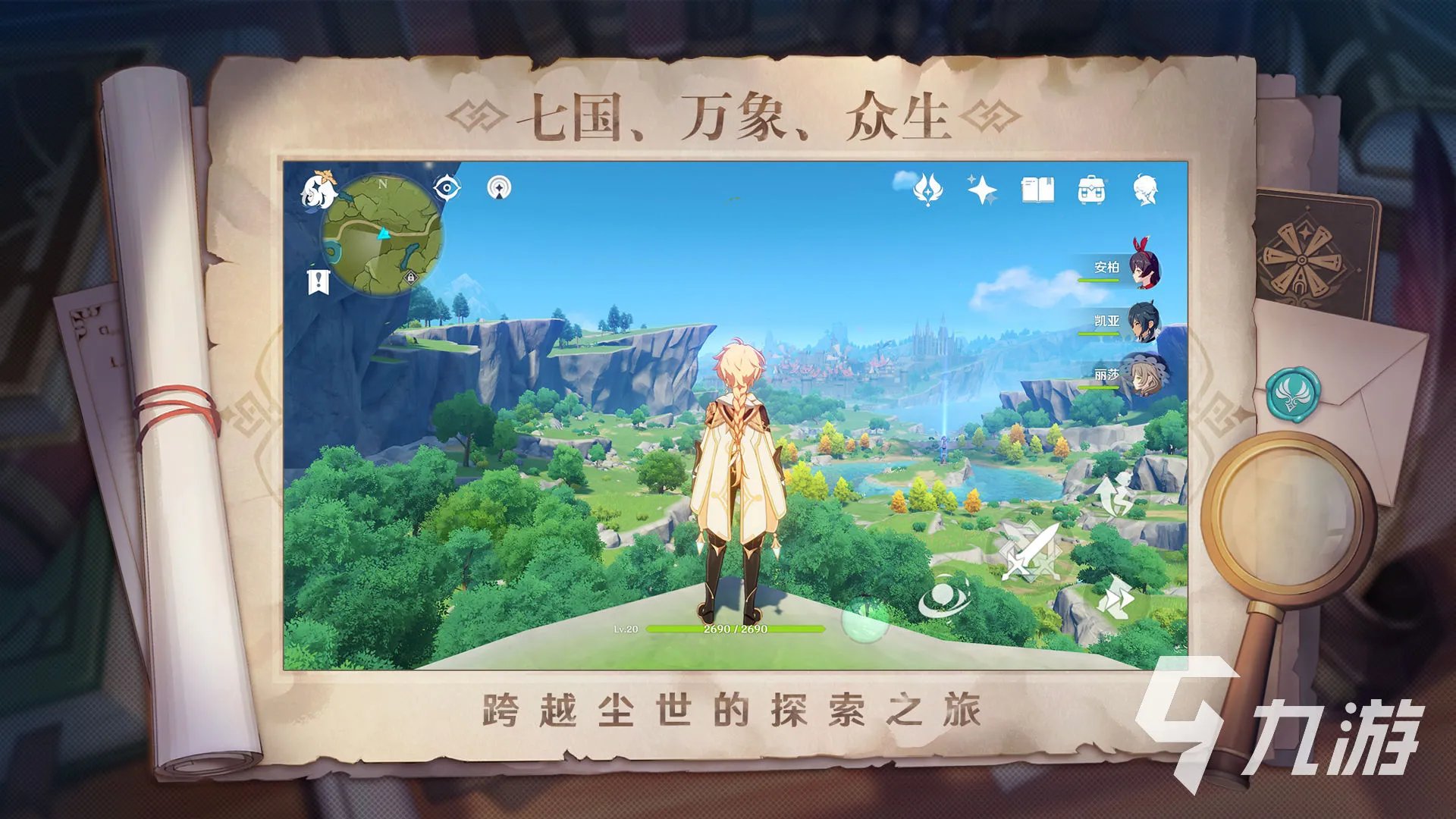Select the locked domain marker on the minimap

tap(409, 279)
